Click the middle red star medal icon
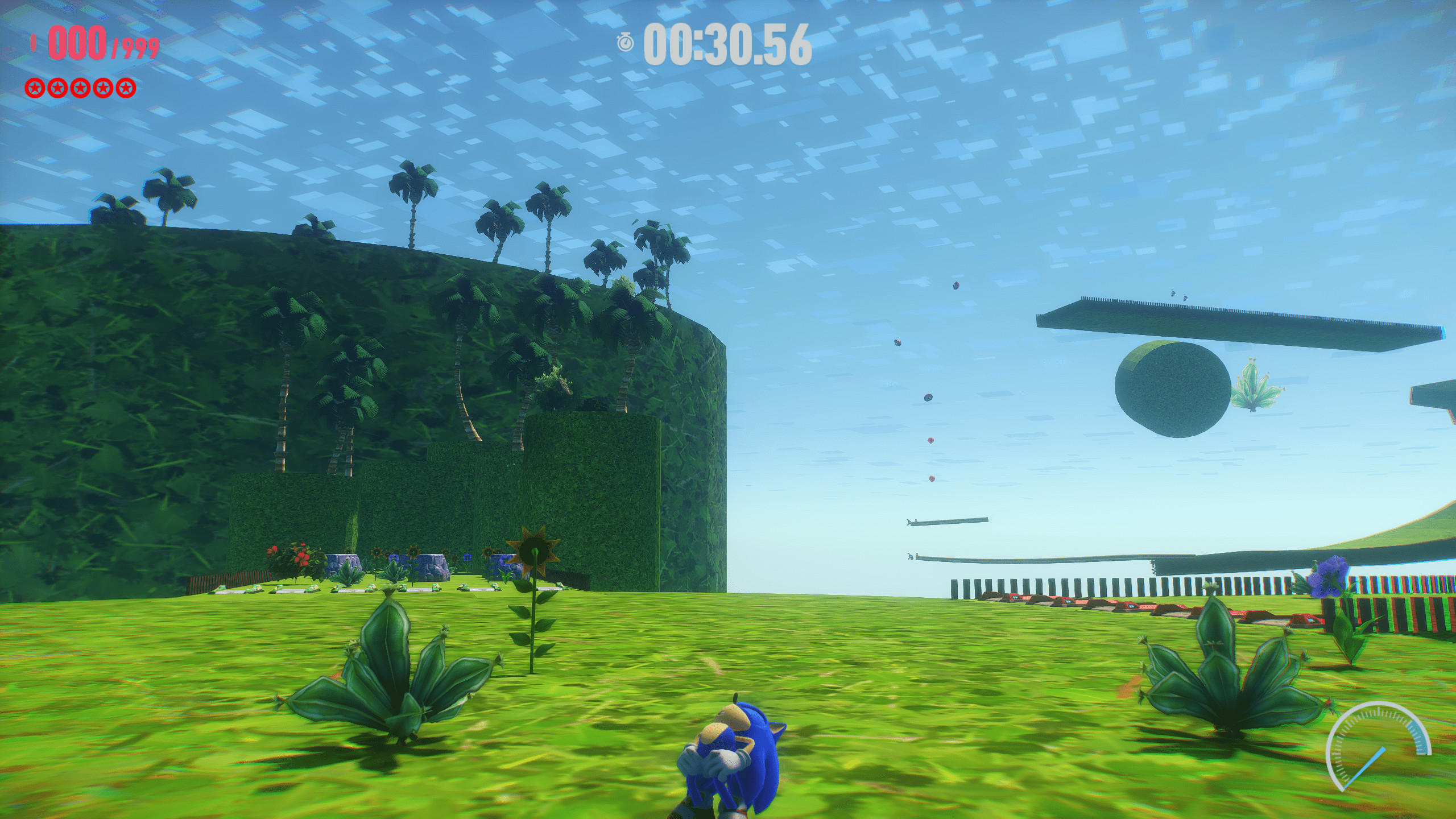 pos(81,88)
